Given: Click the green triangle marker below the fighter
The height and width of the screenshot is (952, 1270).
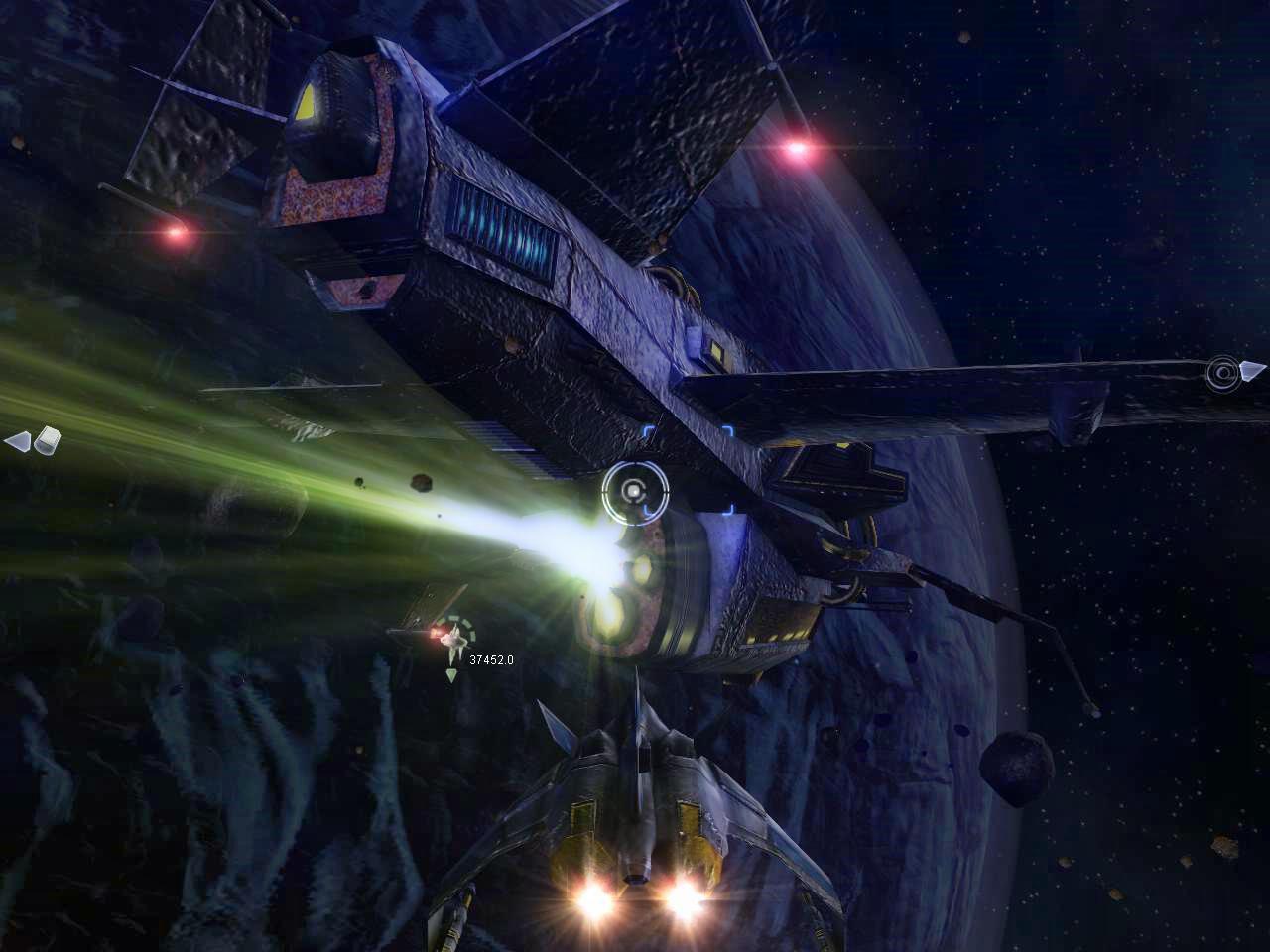Looking at the screenshot, I should pyautogui.click(x=451, y=672).
